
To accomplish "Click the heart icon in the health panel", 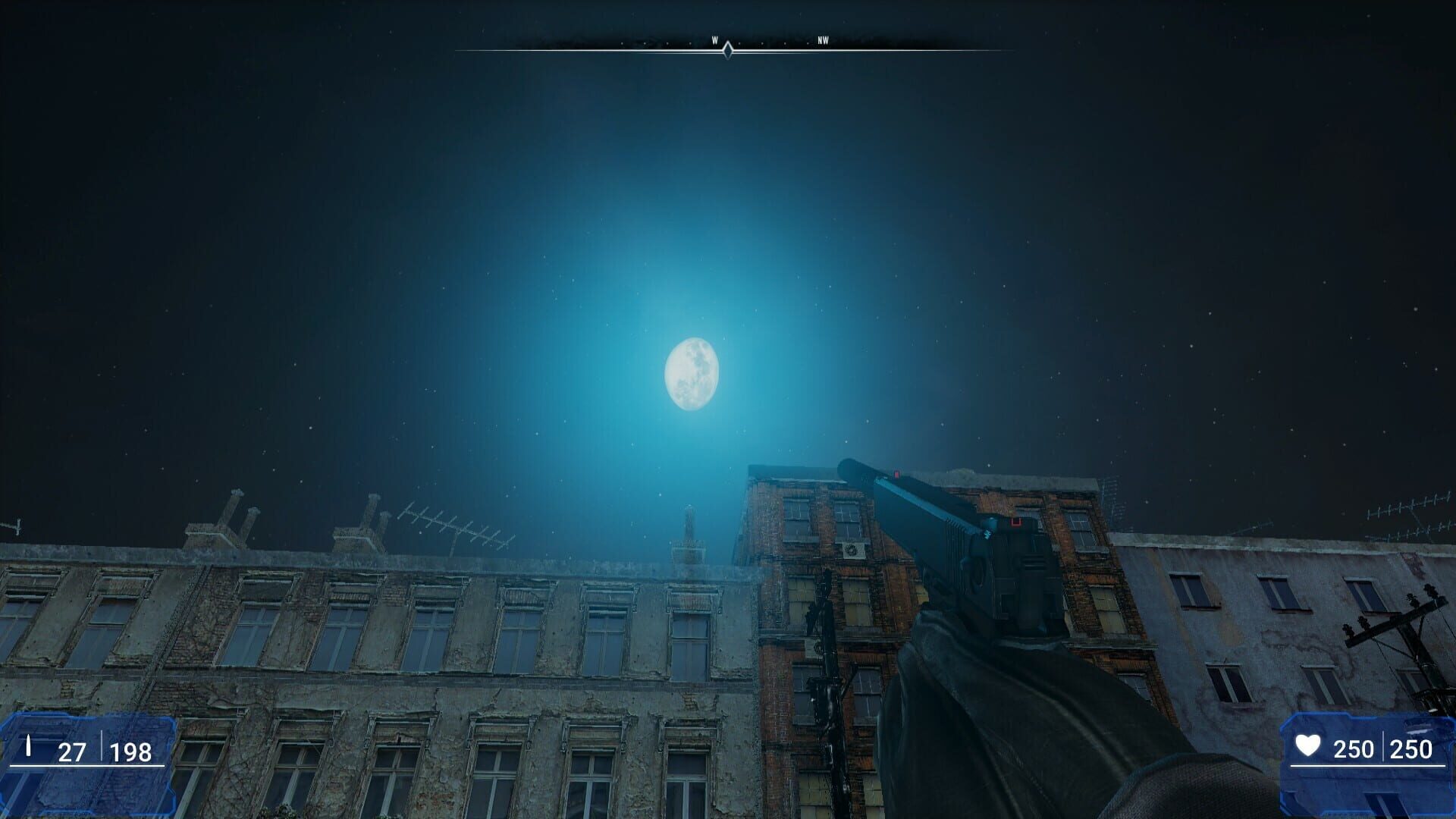I will 1307,745.
